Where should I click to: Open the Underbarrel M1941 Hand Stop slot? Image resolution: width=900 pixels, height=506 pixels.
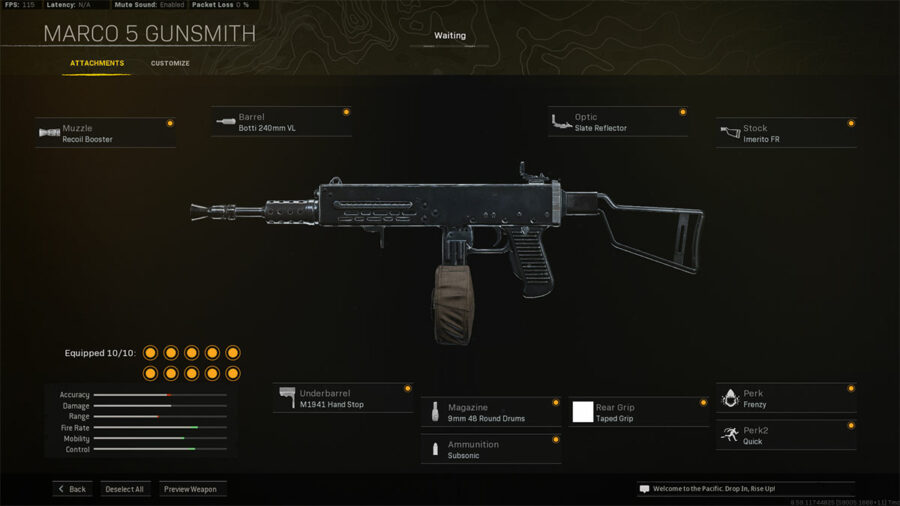point(343,398)
